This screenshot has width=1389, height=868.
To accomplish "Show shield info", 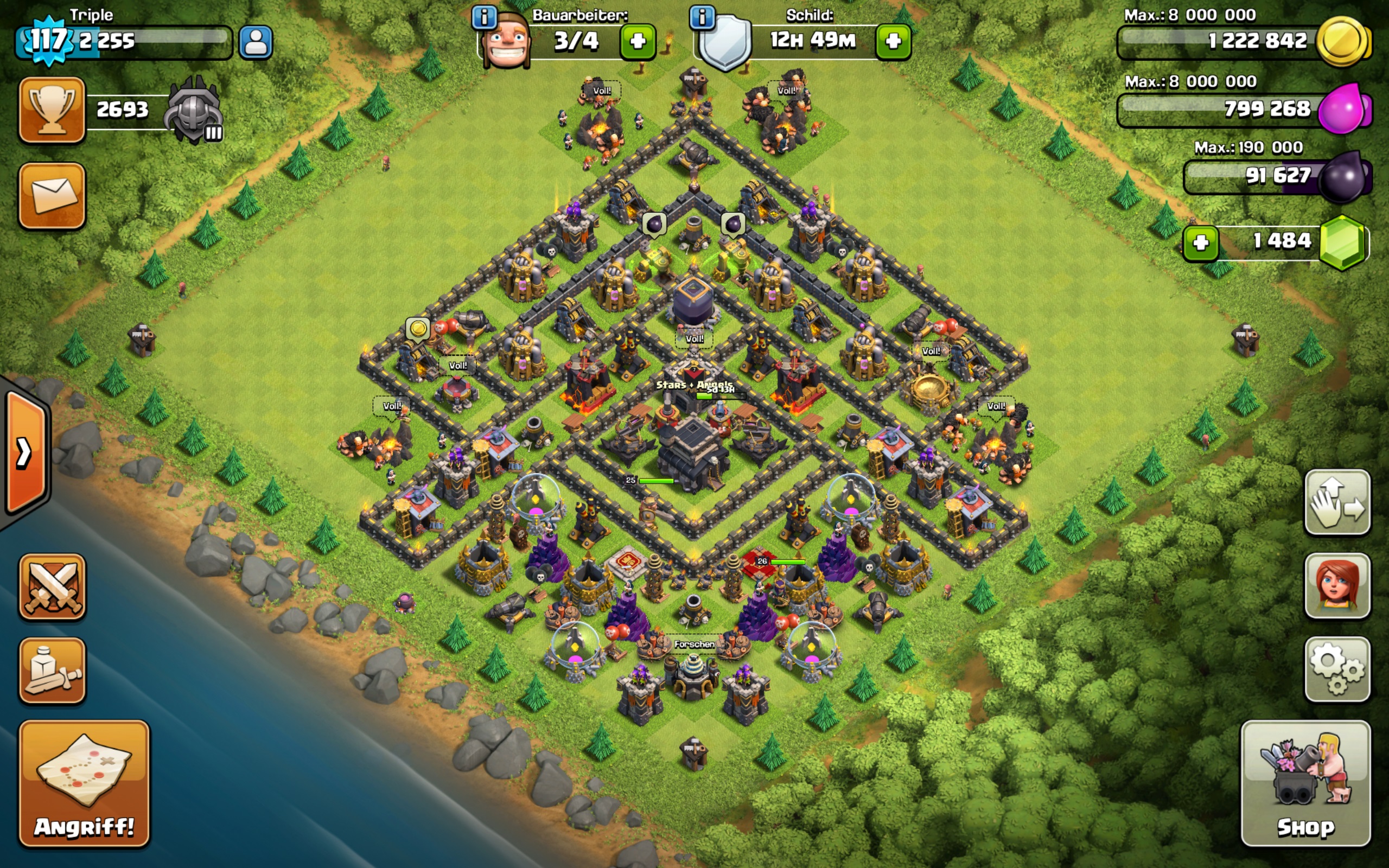I will coord(702,18).
